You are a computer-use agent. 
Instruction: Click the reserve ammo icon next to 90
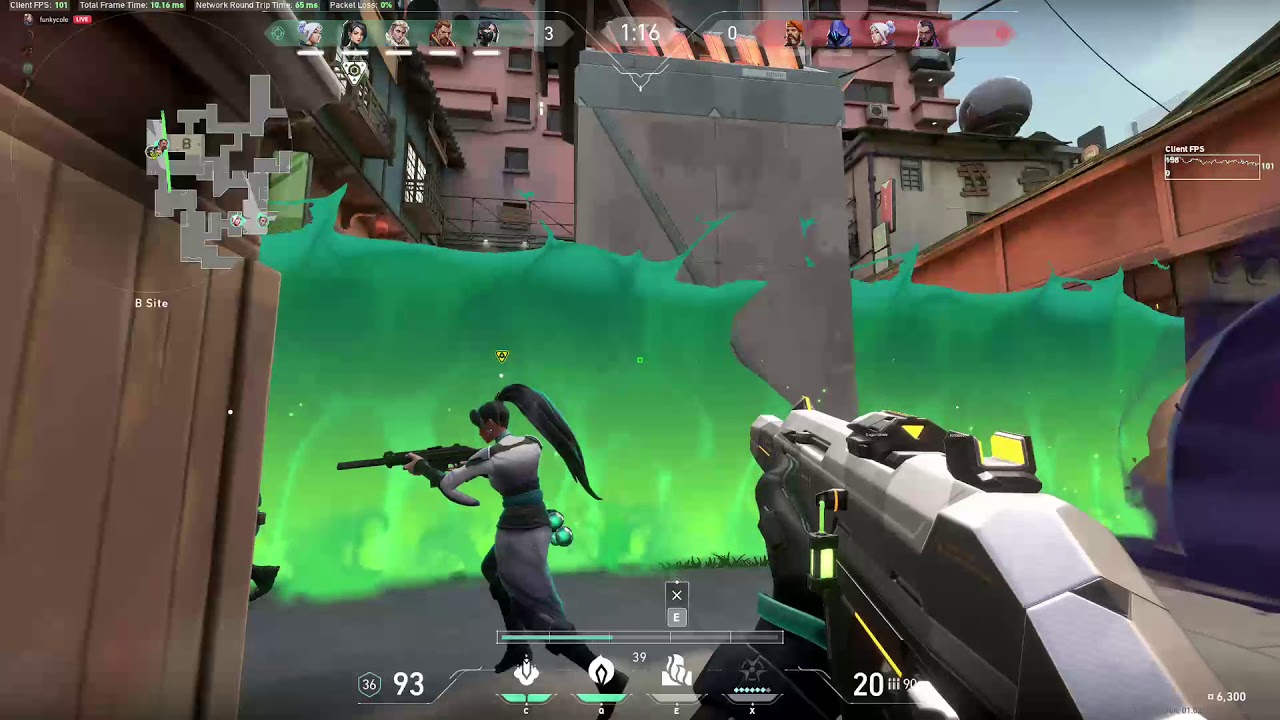[895, 684]
